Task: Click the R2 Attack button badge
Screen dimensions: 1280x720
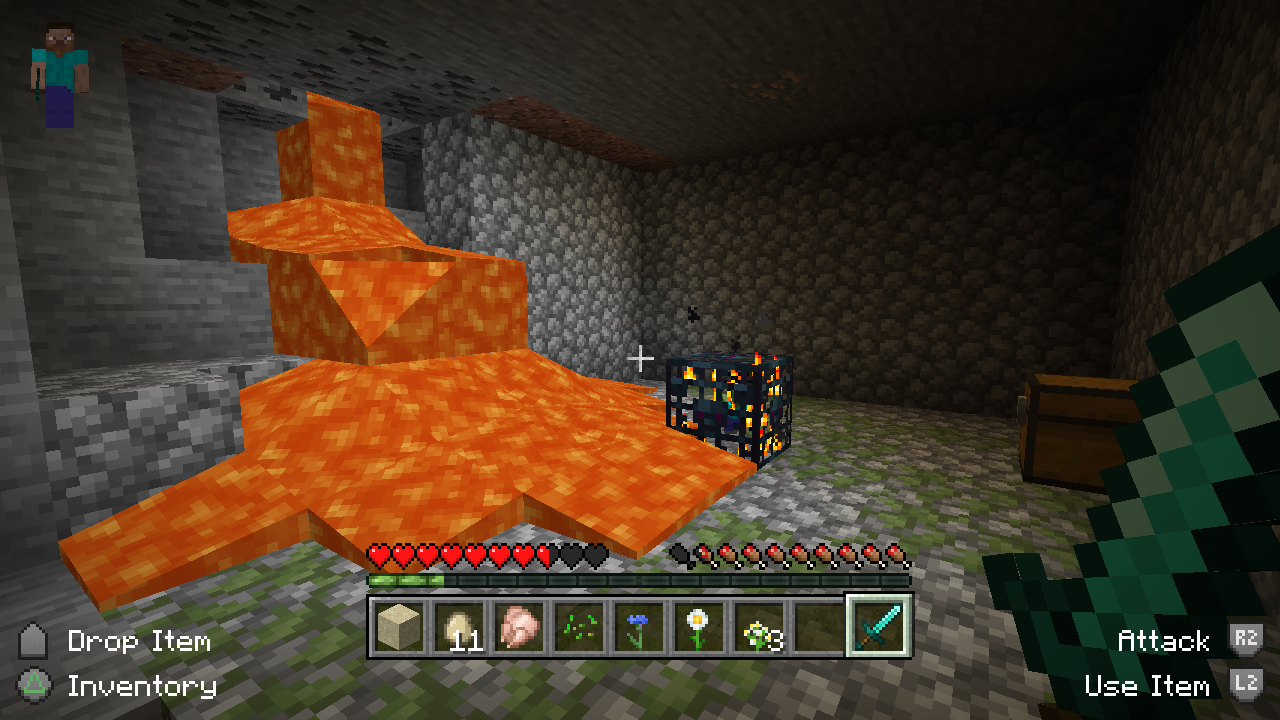Action: pyautogui.click(x=1247, y=643)
